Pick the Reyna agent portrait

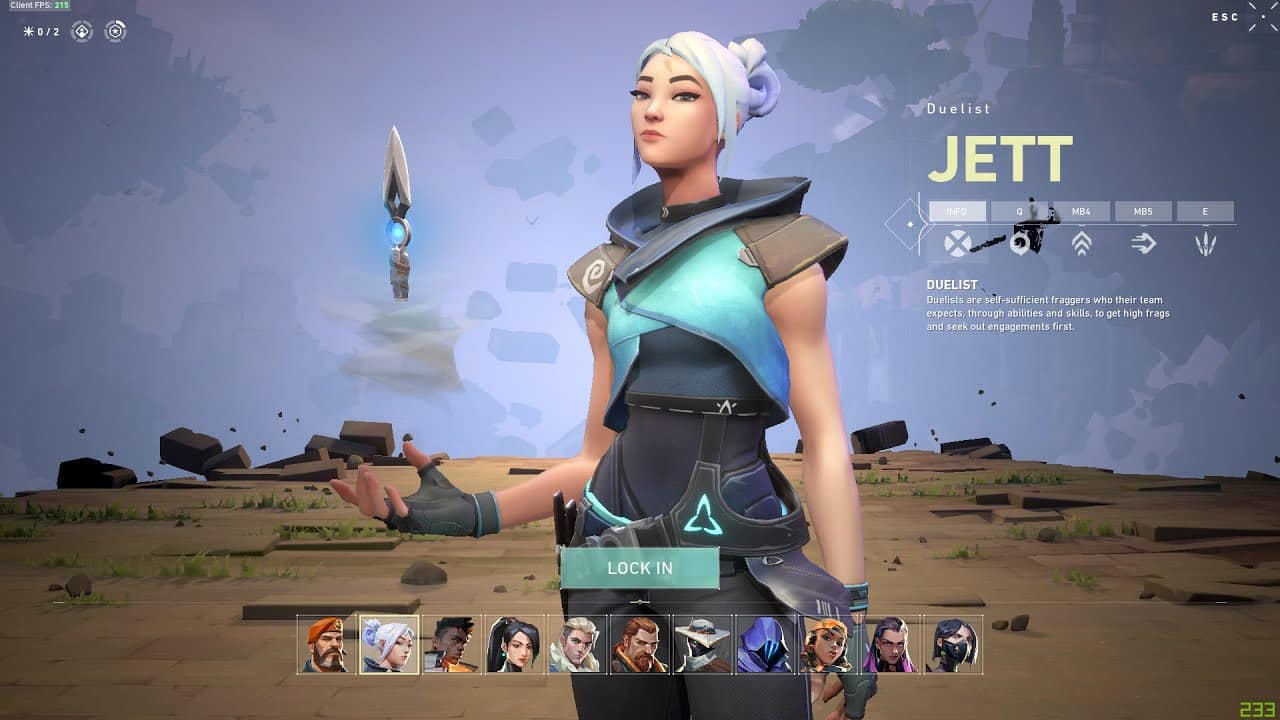point(890,644)
